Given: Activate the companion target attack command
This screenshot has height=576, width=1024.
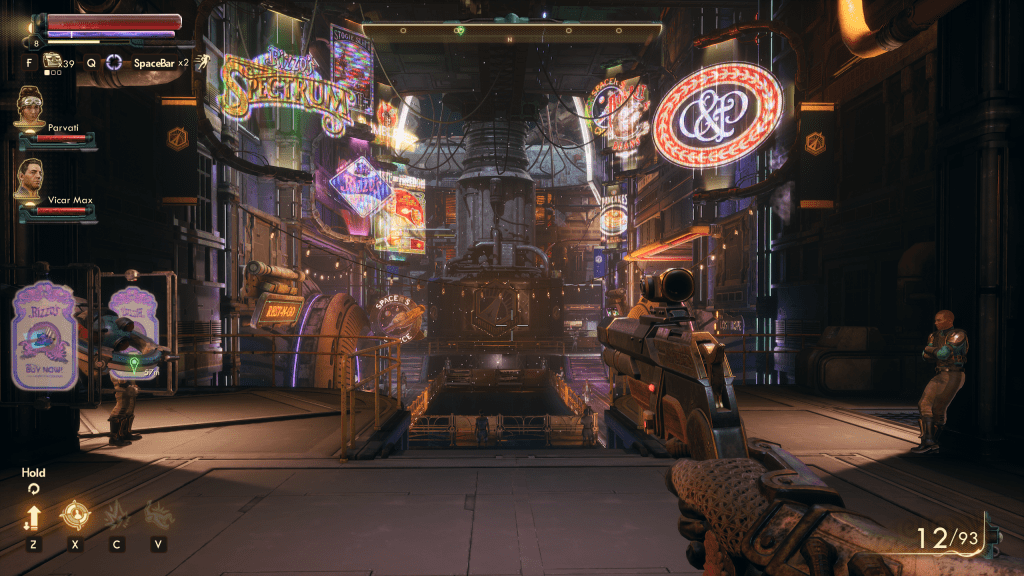Looking at the screenshot, I should [74, 516].
